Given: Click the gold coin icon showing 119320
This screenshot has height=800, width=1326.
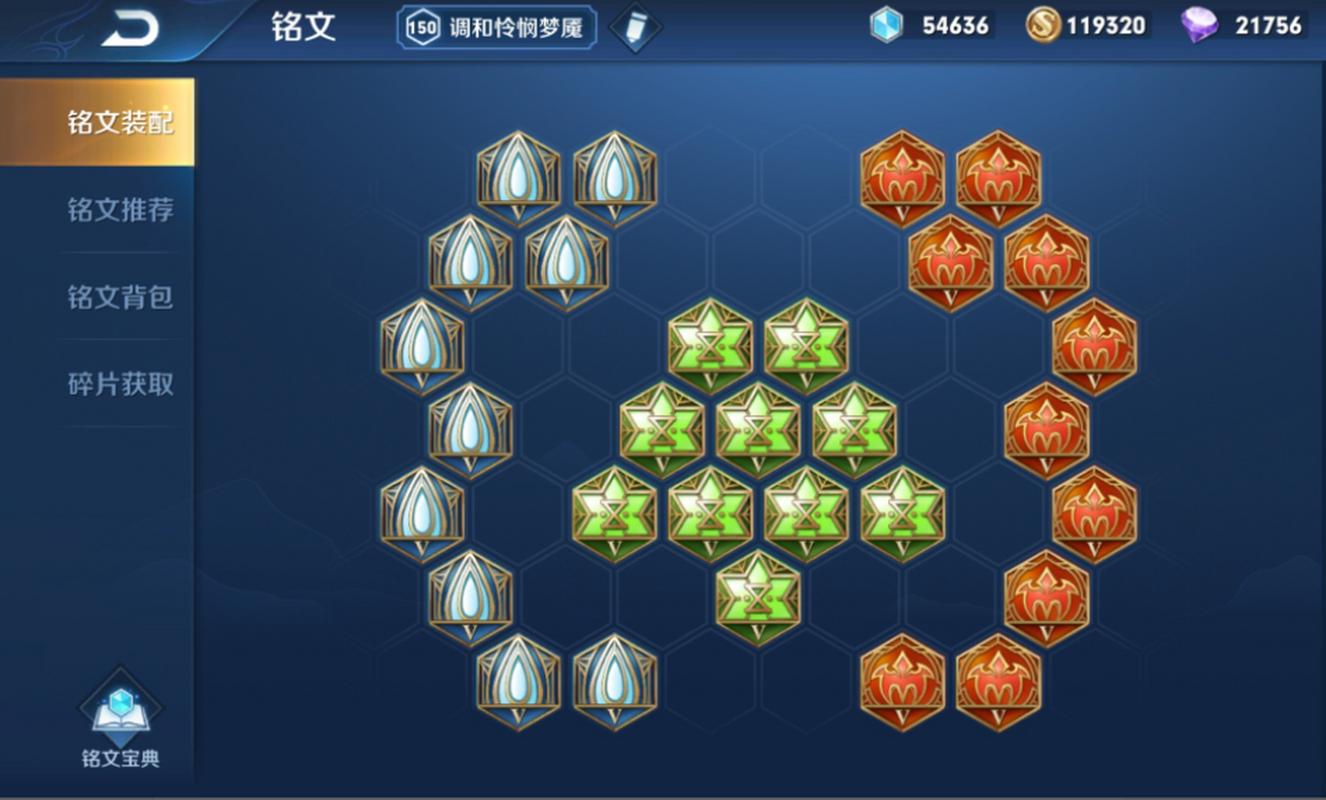Looking at the screenshot, I should pos(1046,24).
